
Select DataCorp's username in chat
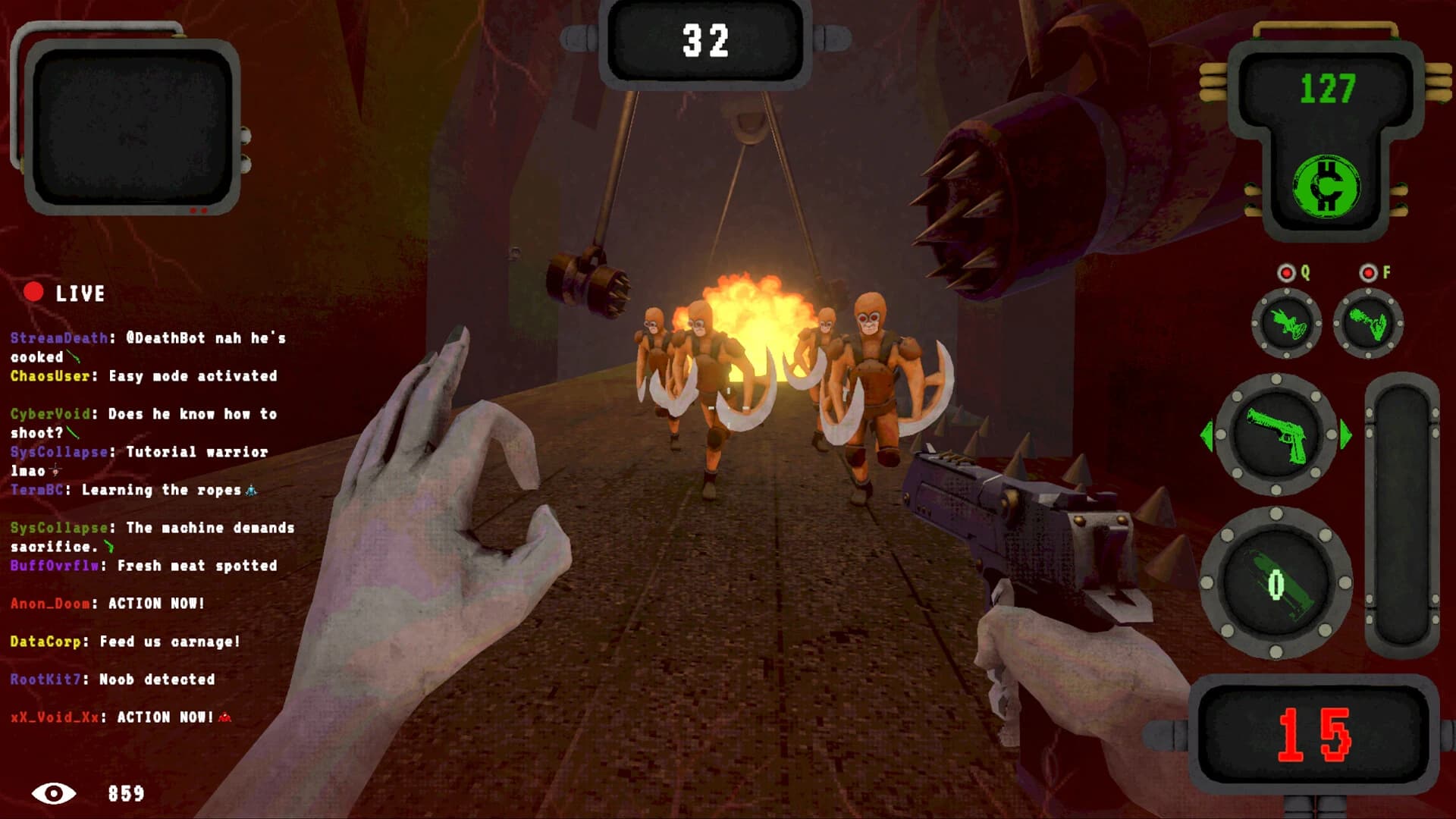point(45,641)
